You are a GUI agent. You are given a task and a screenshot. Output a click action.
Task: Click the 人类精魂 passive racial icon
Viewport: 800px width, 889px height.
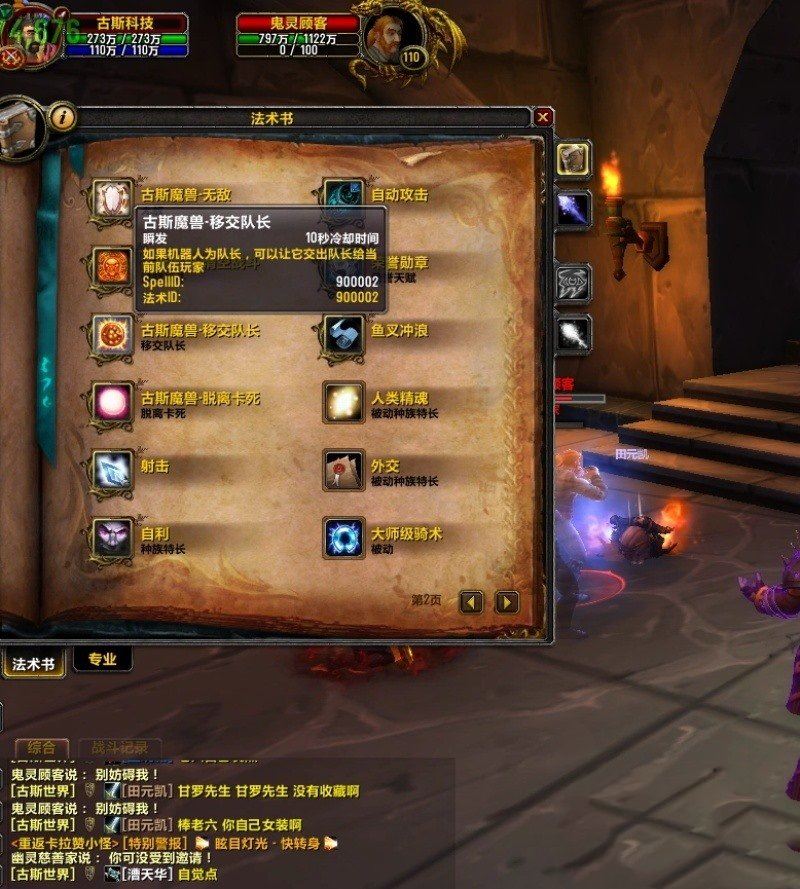[344, 402]
